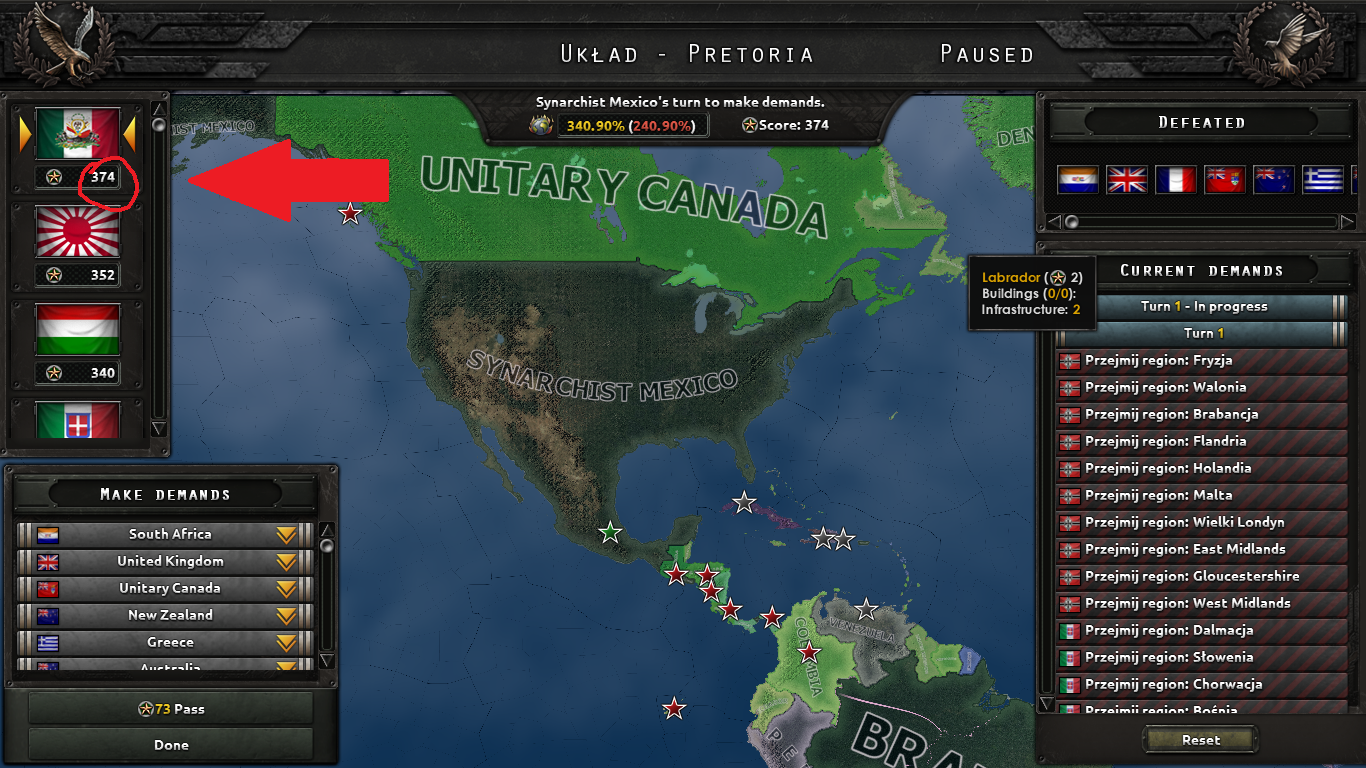Select the France flag under Defeated
This screenshot has width=1366, height=768.
click(1175, 177)
